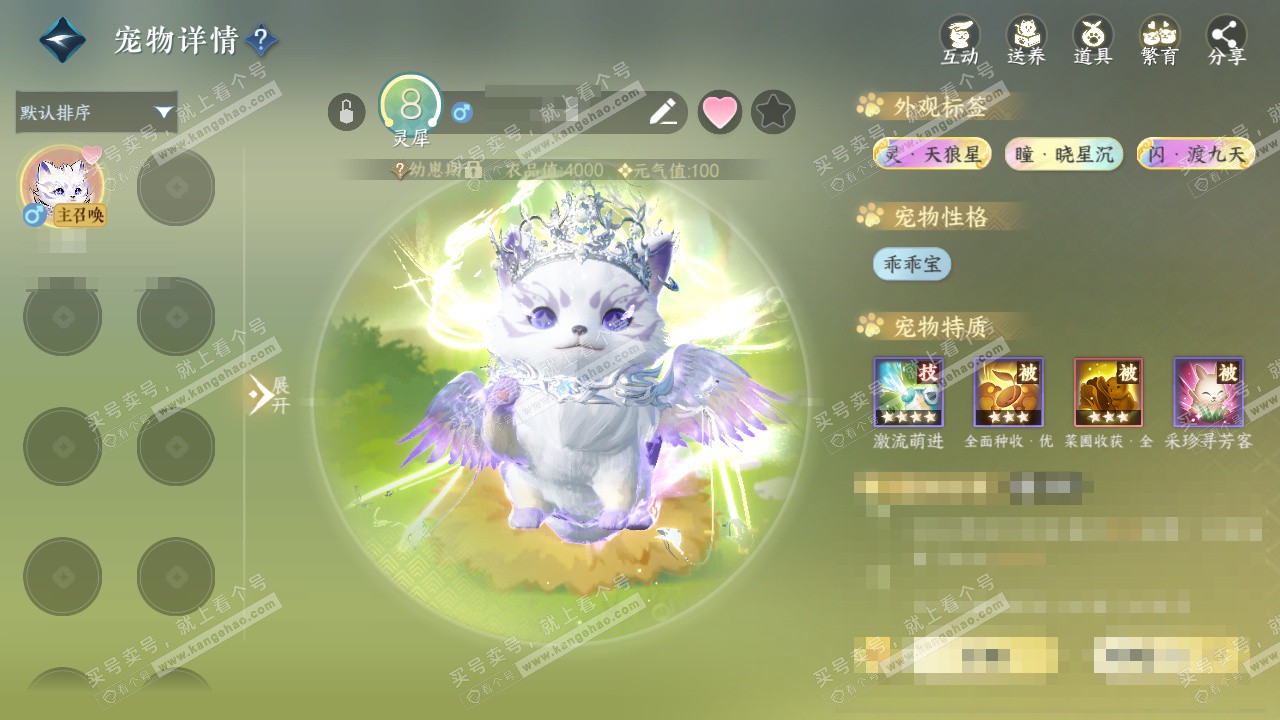Open the 道具 items menu
The height and width of the screenshot is (720, 1280).
[1093, 40]
